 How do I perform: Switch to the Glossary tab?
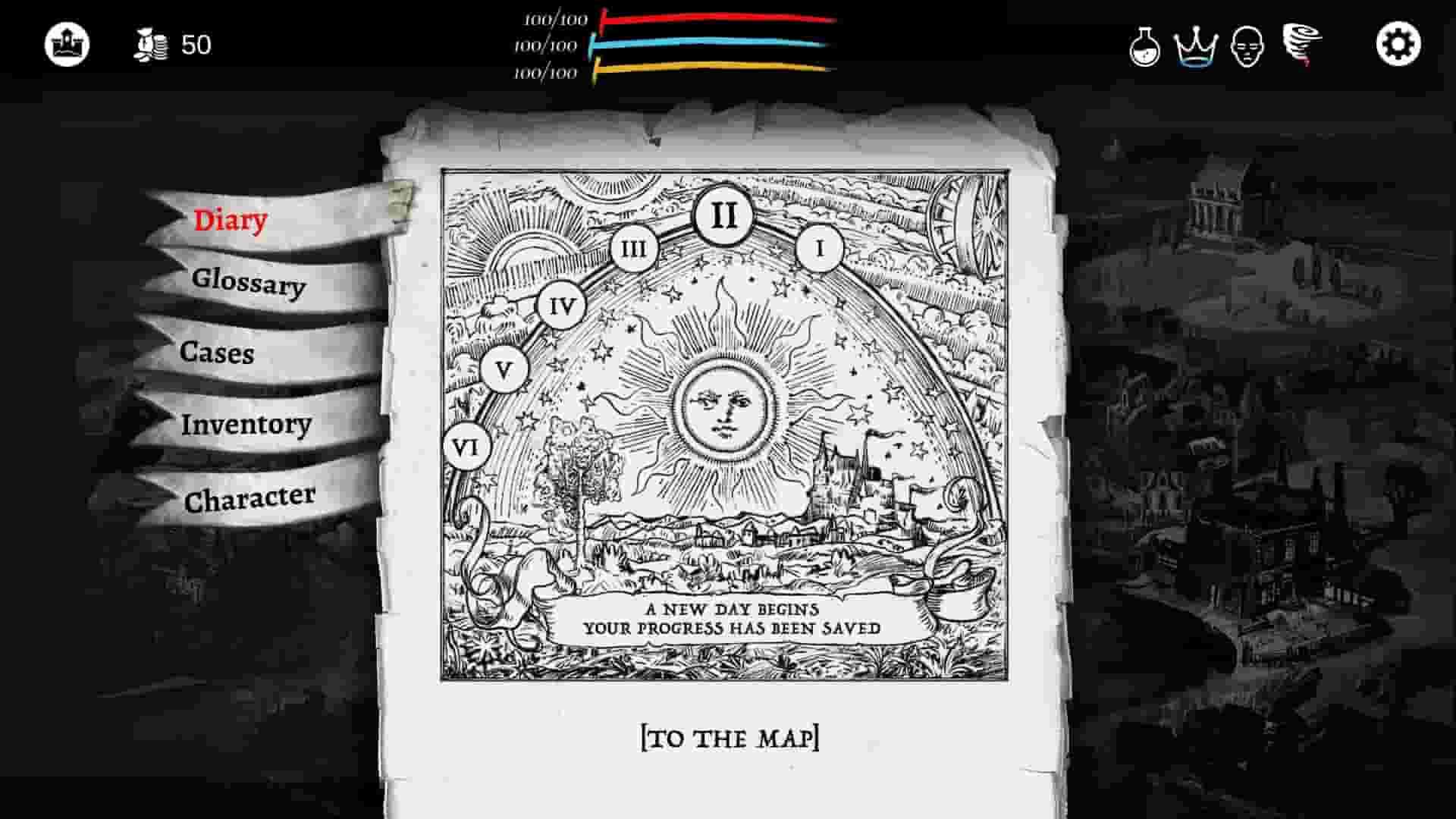tap(250, 287)
